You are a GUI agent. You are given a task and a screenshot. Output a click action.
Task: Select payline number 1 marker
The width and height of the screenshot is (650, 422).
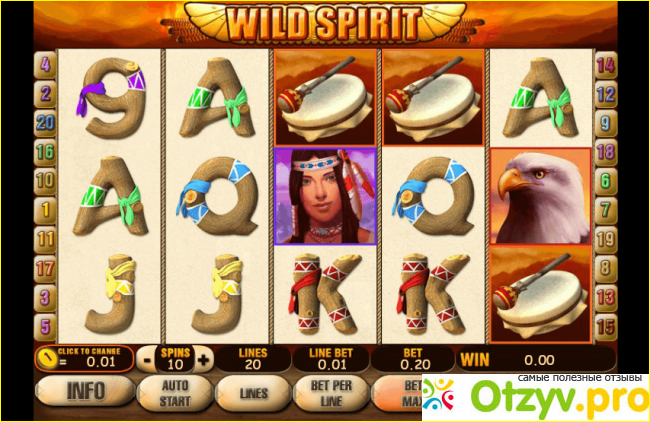(x=45, y=211)
